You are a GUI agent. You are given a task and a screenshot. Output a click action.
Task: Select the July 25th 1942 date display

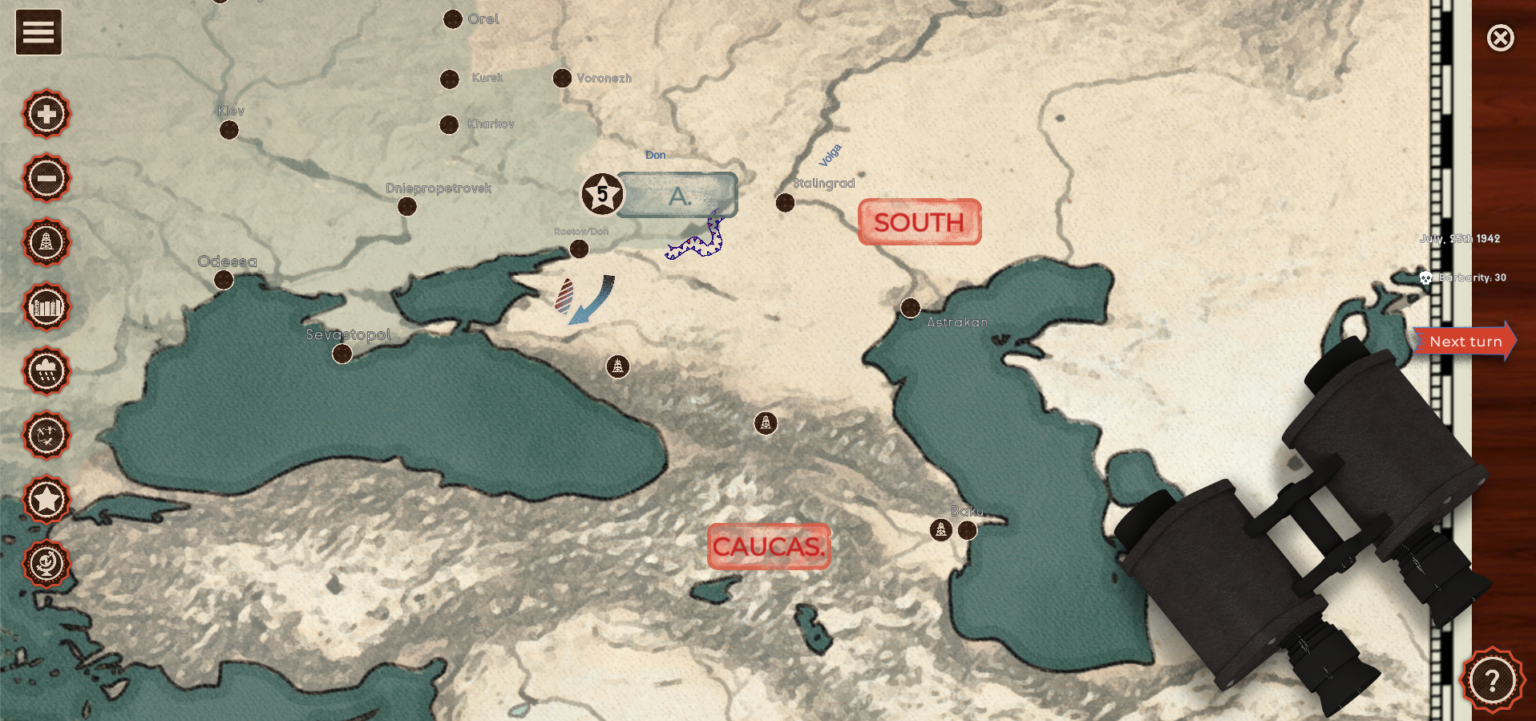(x=1458, y=238)
